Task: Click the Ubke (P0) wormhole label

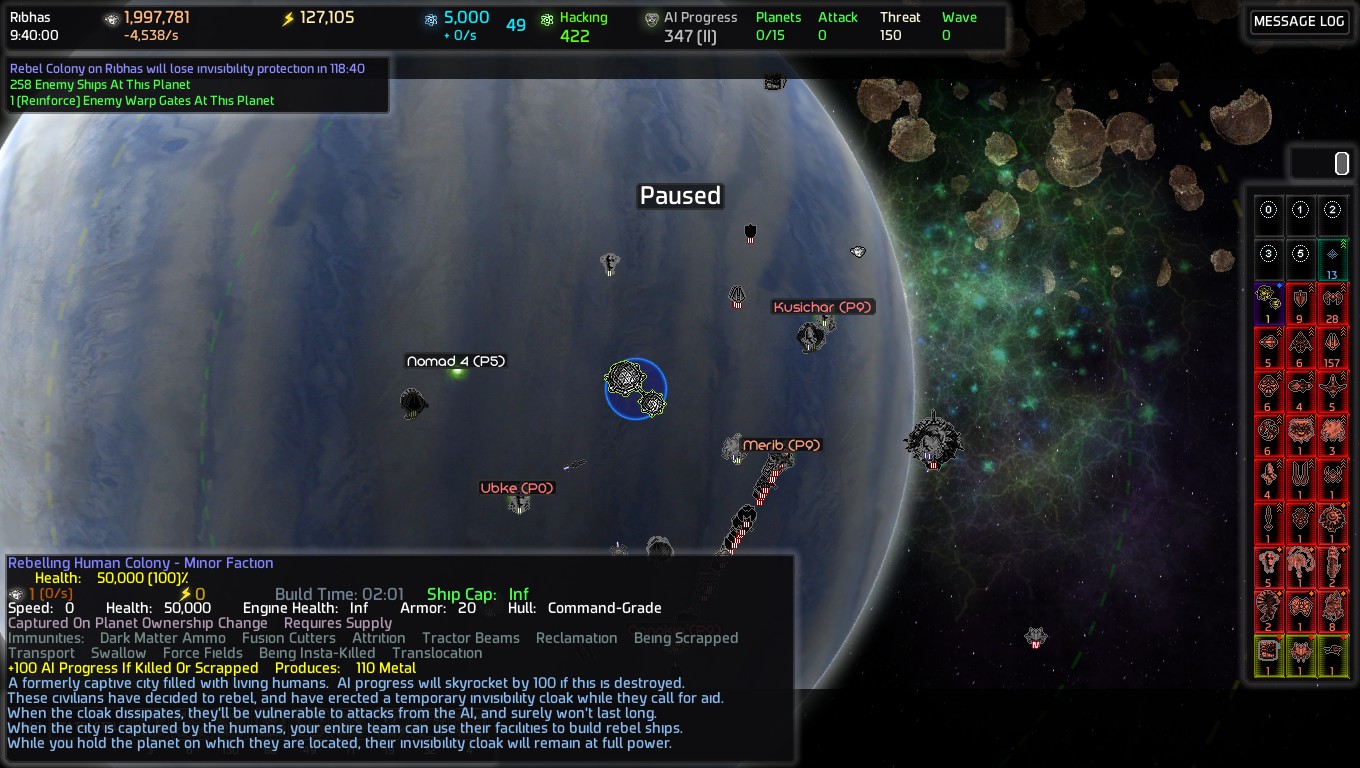Action: (x=517, y=488)
